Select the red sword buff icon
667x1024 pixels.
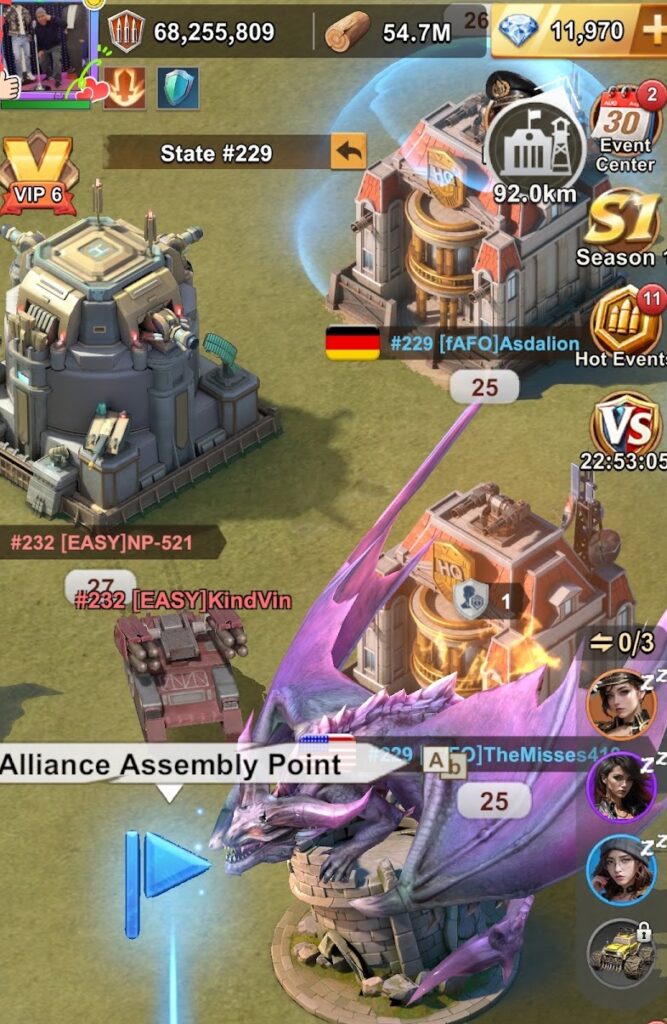(126, 88)
